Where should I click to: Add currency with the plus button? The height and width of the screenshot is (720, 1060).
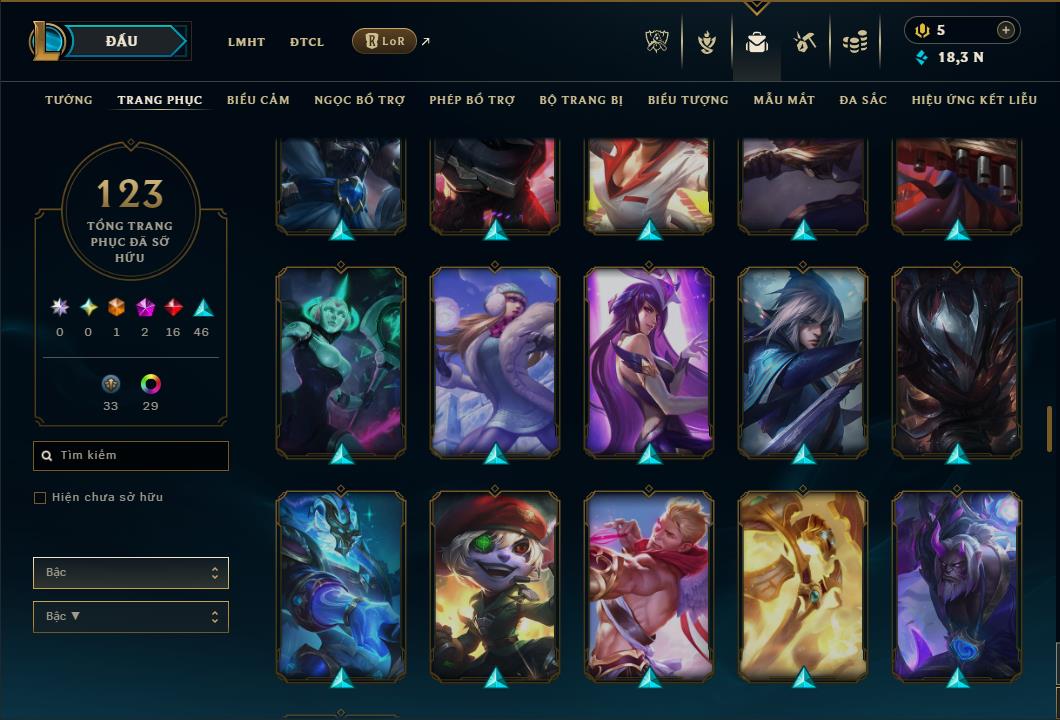[1006, 30]
